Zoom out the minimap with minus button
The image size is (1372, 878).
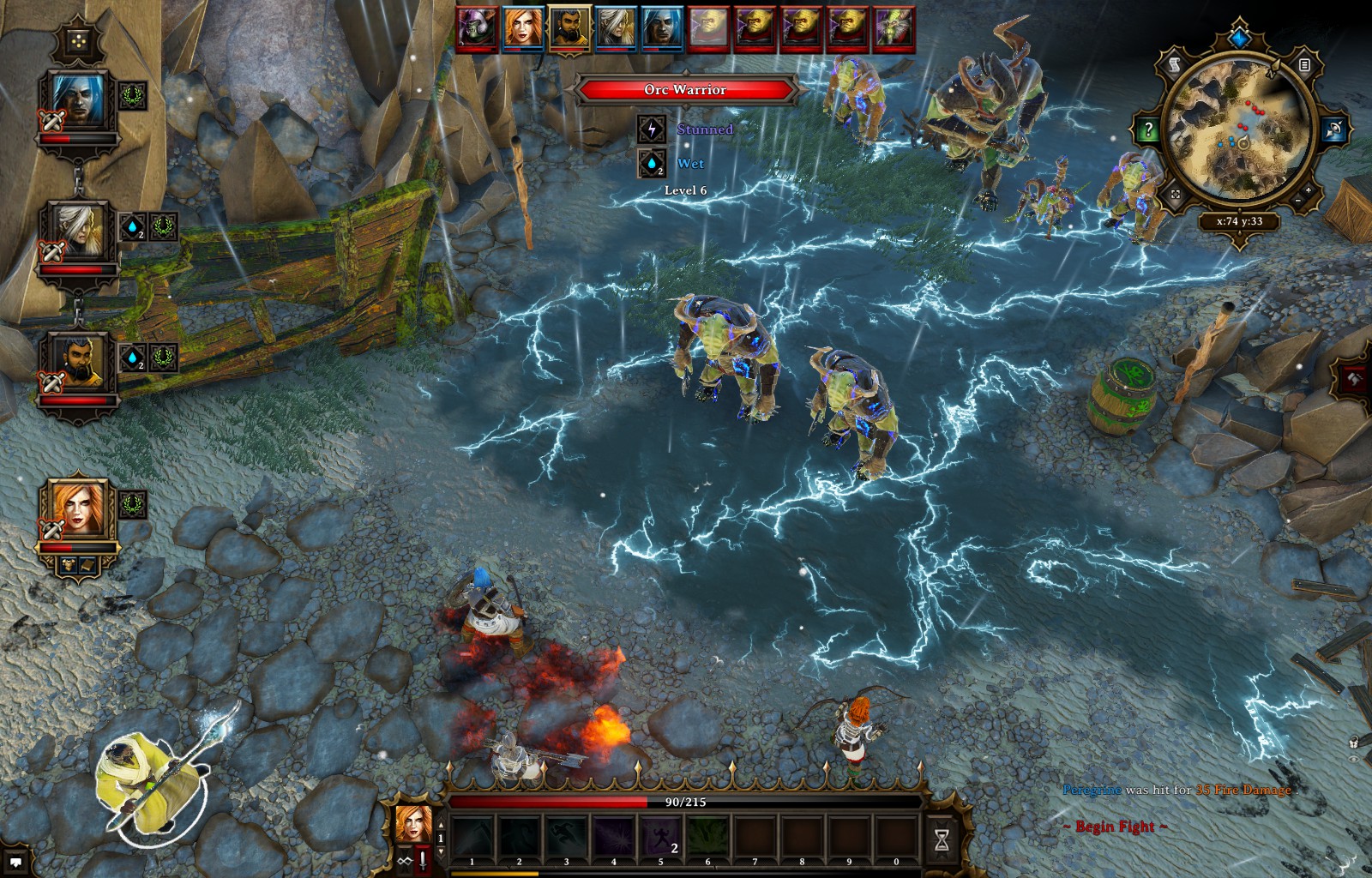1297,201
